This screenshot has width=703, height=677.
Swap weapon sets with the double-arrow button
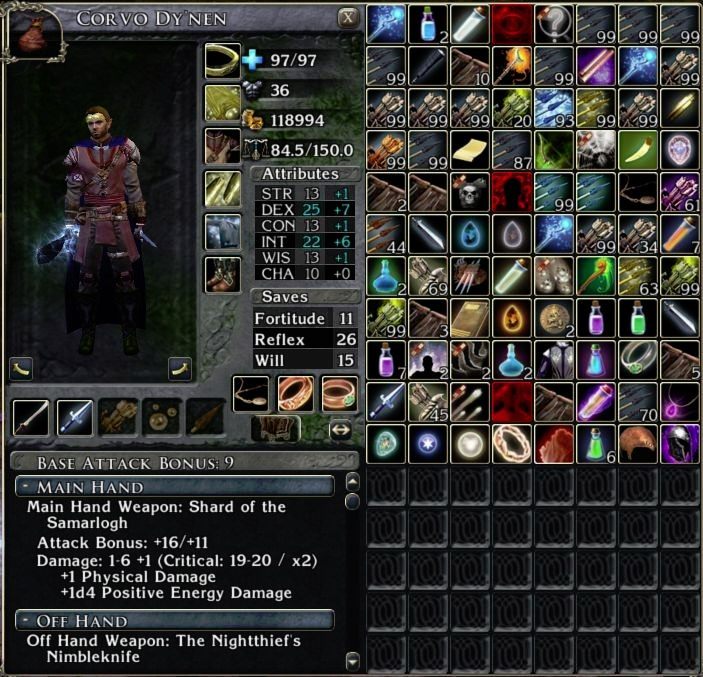coord(341,429)
